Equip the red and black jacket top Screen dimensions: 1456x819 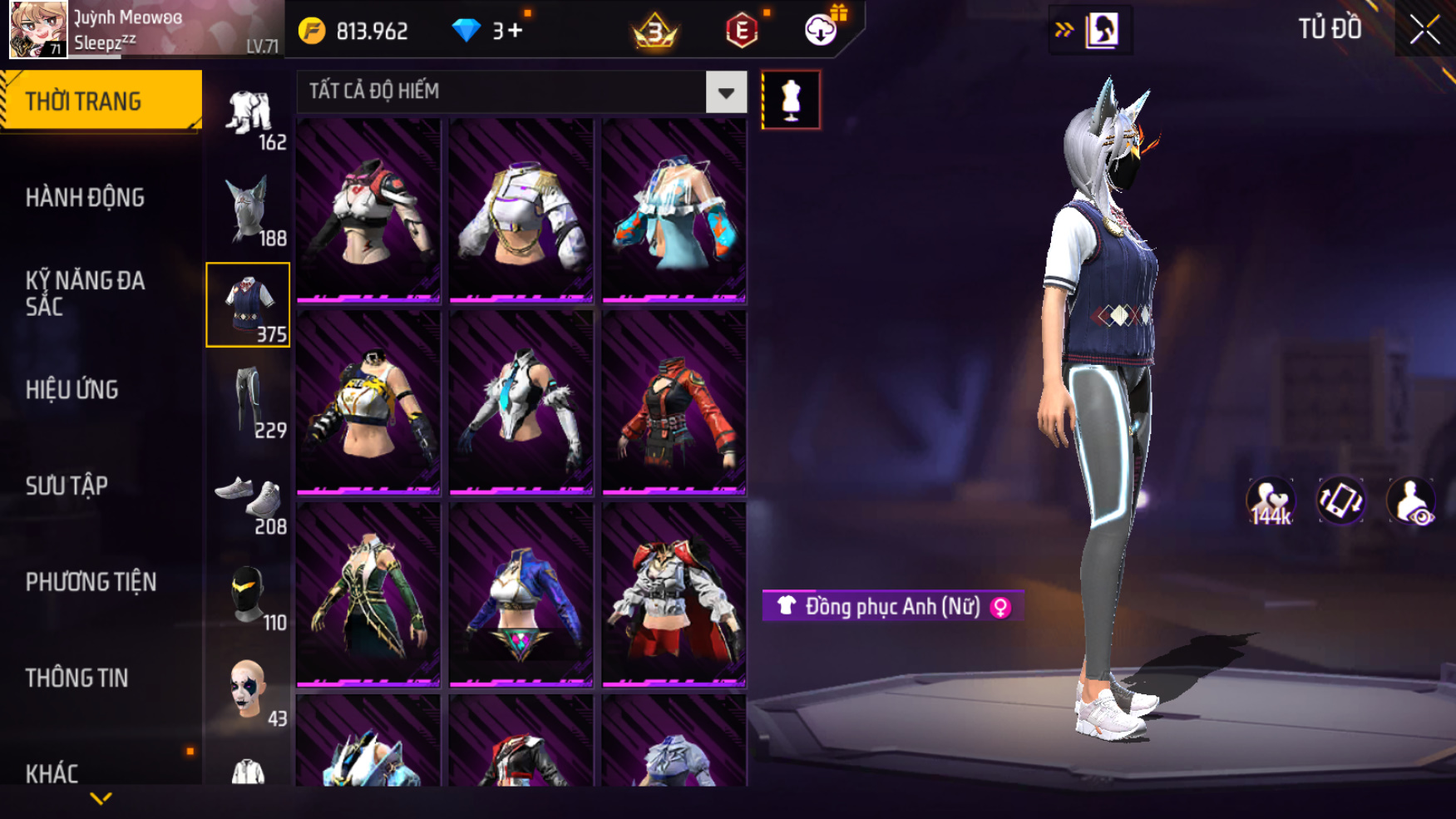[674, 402]
